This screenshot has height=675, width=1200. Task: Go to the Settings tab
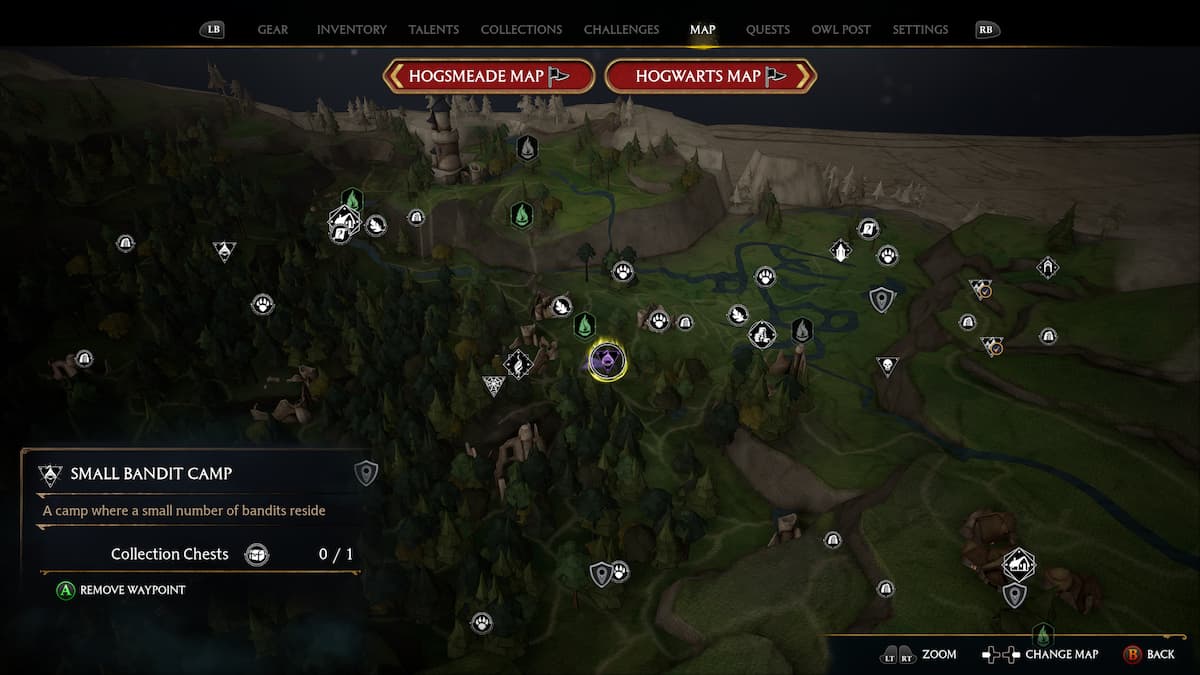pos(920,30)
